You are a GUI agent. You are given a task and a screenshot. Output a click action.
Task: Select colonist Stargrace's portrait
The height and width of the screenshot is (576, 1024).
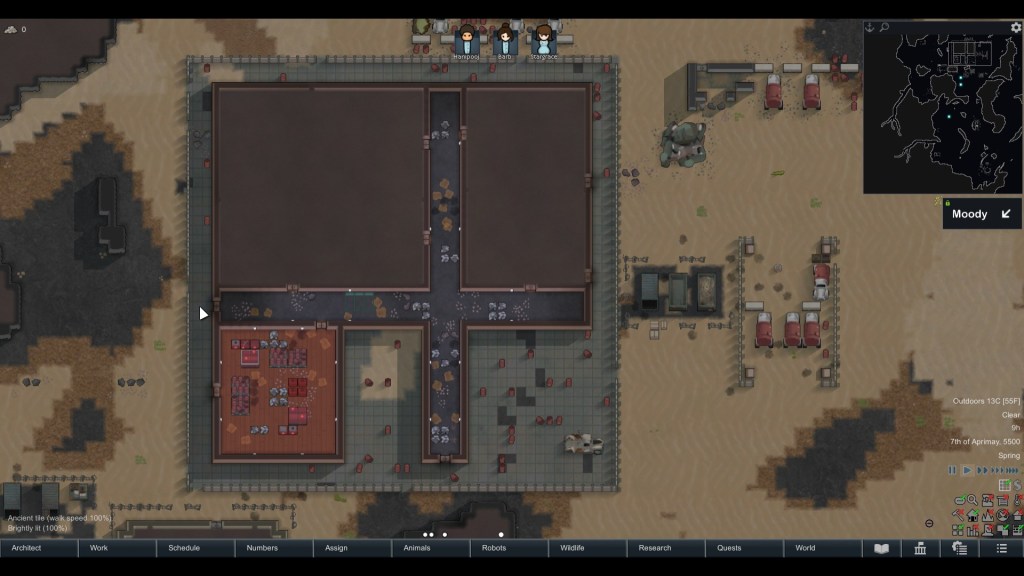click(543, 41)
